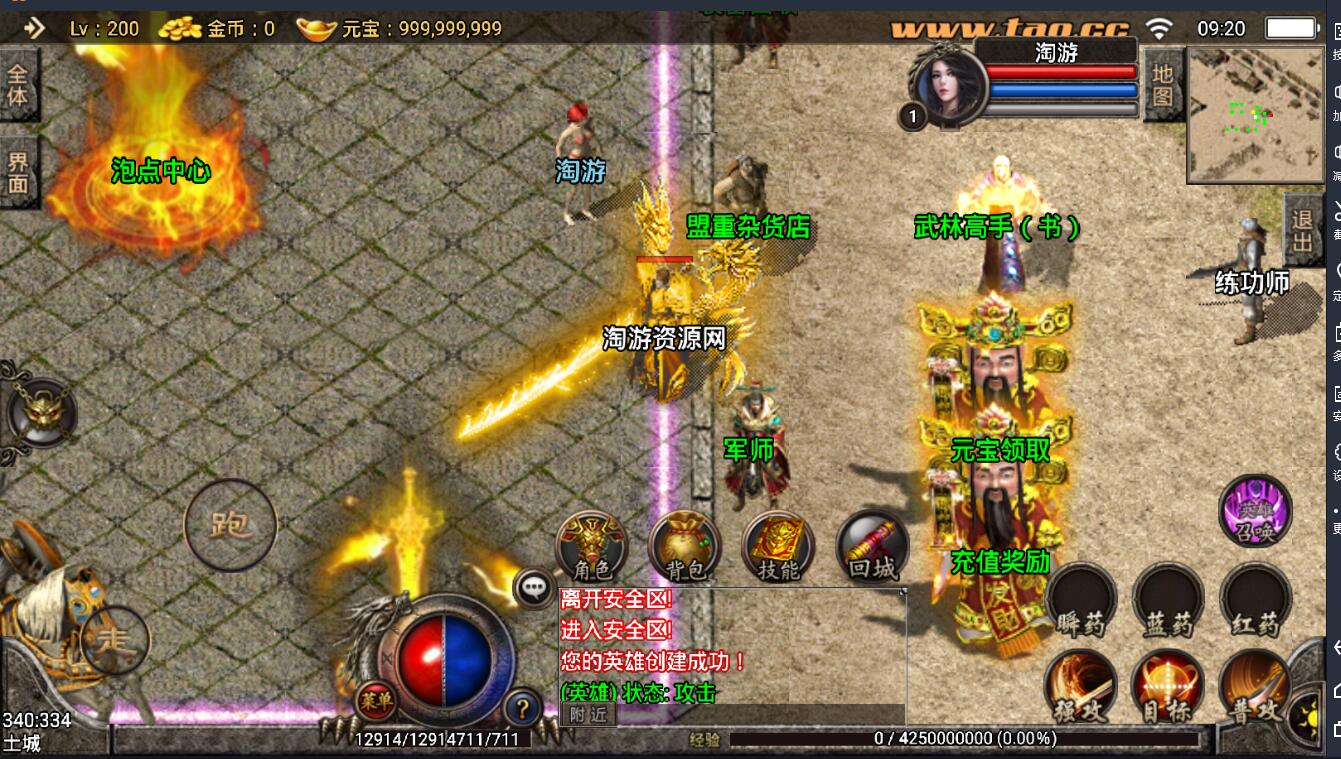
Task: Show the 技能 skills book
Action: [x=778, y=546]
